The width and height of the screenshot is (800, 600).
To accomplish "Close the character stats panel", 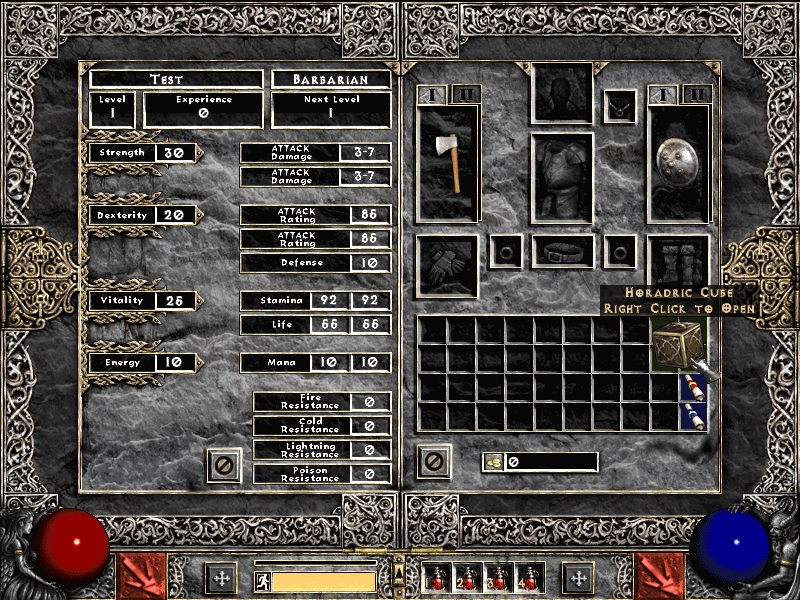I will 224,464.
